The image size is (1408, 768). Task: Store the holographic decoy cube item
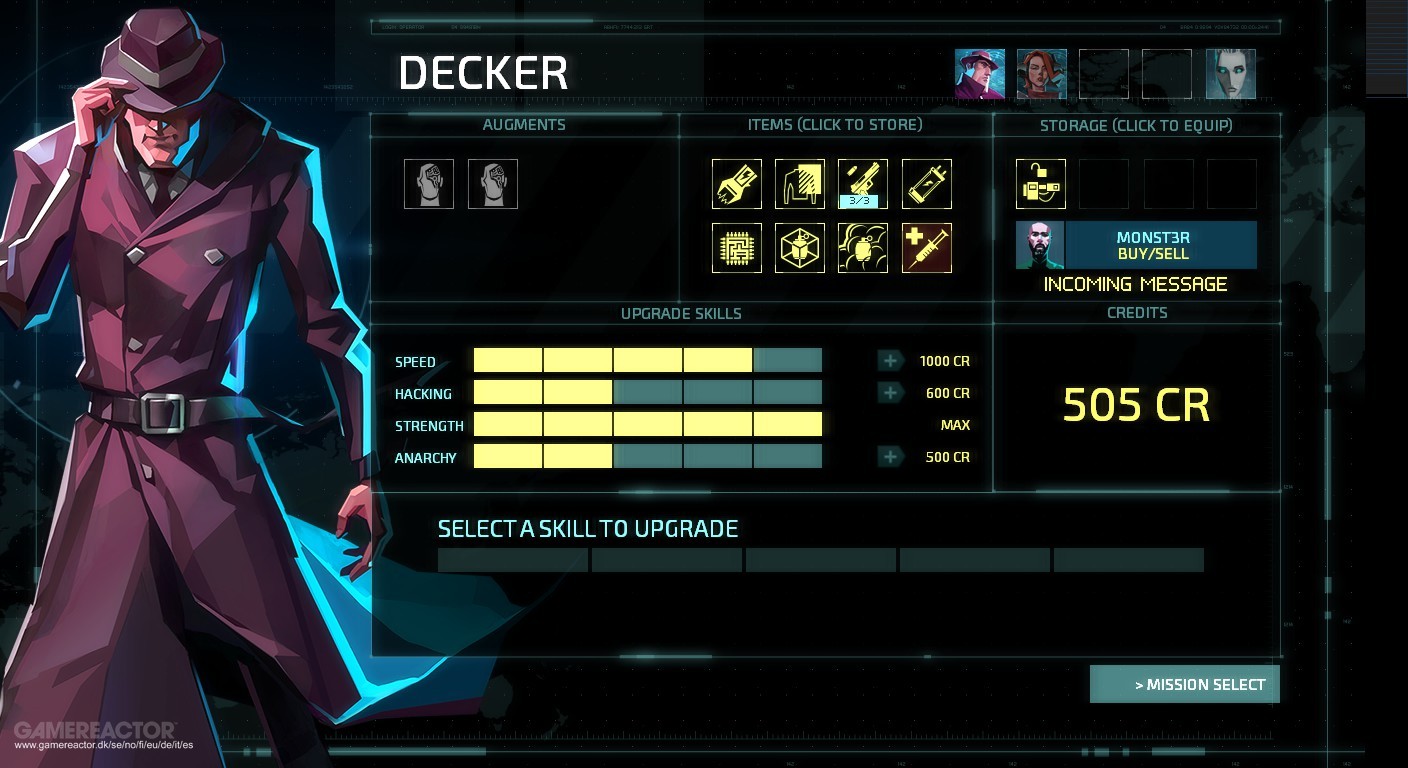point(800,247)
